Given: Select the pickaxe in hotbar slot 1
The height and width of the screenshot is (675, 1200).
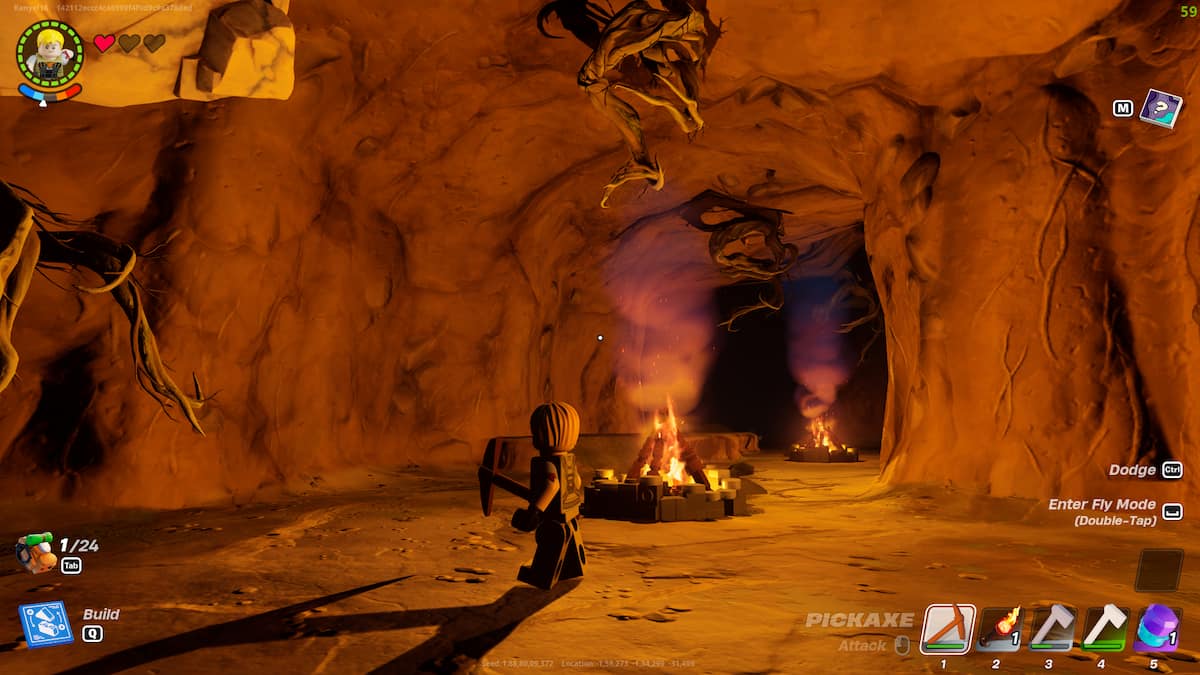Looking at the screenshot, I should point(947,629).
